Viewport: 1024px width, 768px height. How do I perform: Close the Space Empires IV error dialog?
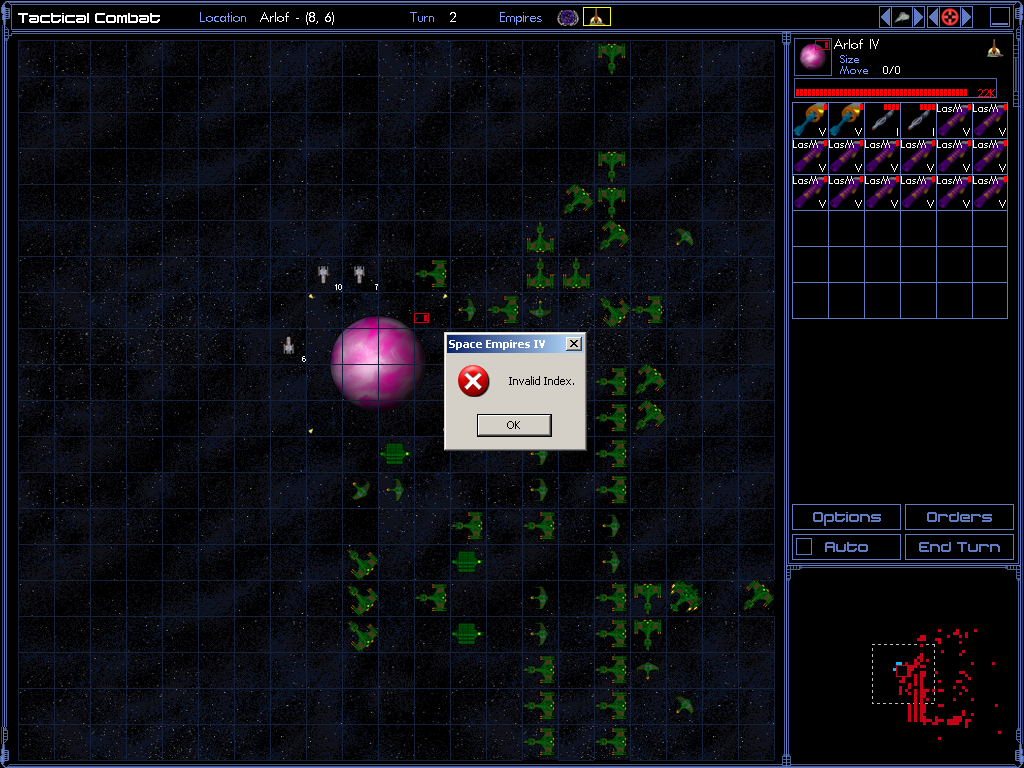tap(573, 344)
